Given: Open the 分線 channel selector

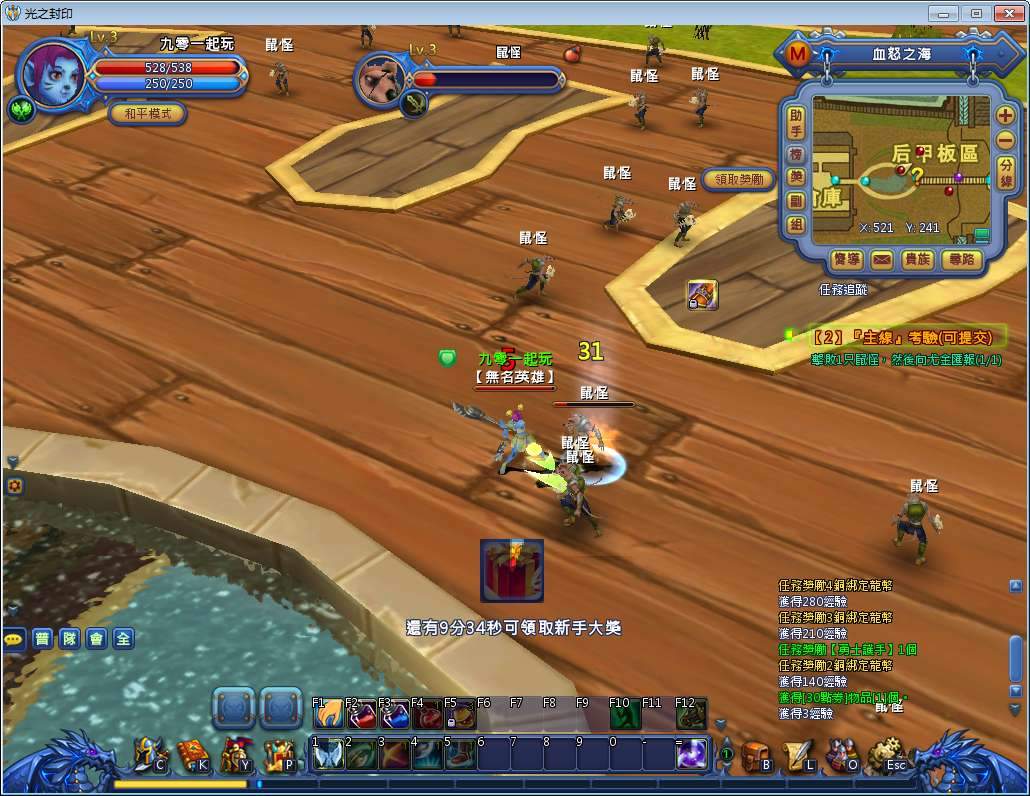Looking at the screenshot, I should (1006, 172).
